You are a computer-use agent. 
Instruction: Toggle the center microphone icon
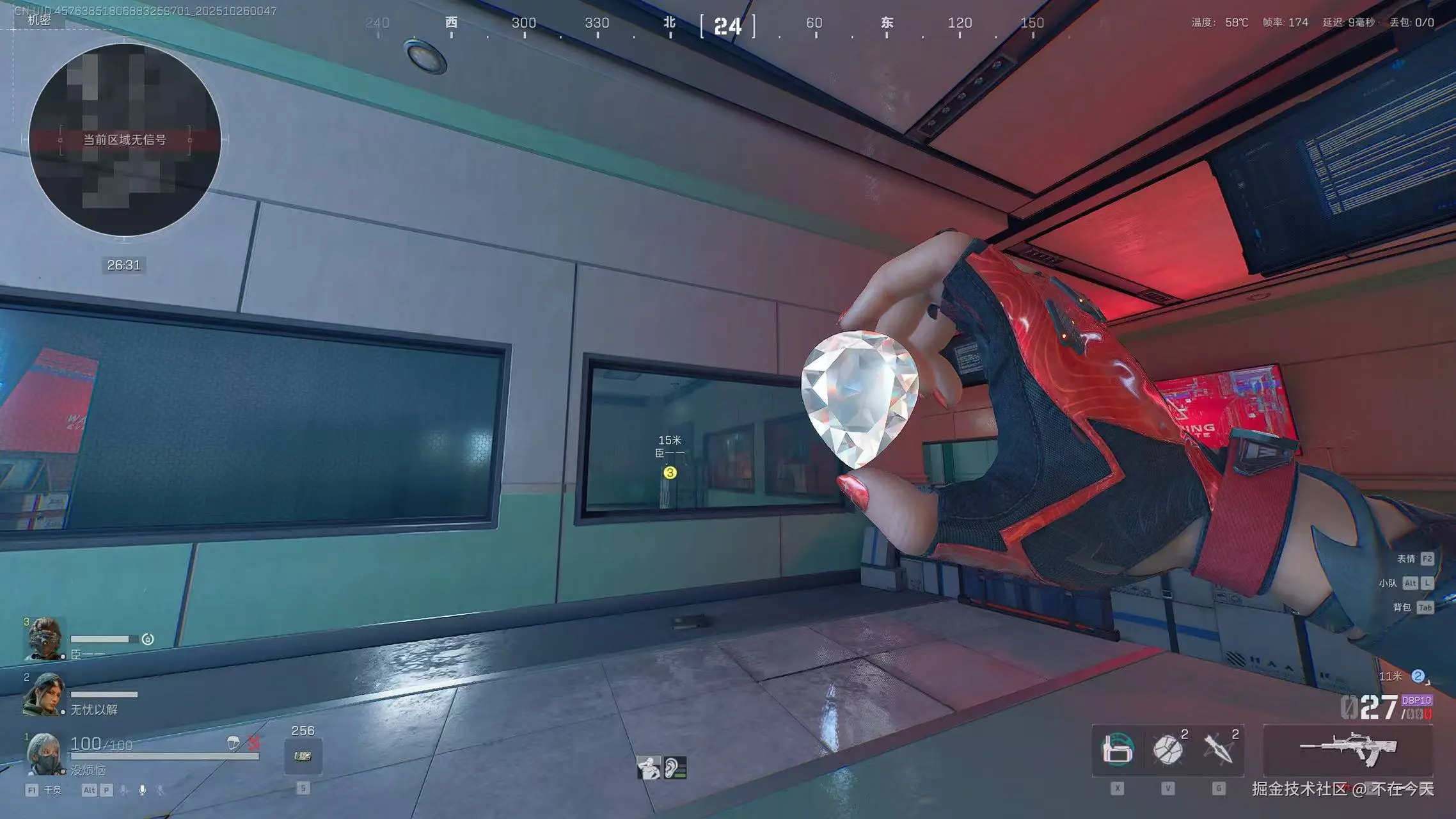pyautogui.click(x=142, y=790)
